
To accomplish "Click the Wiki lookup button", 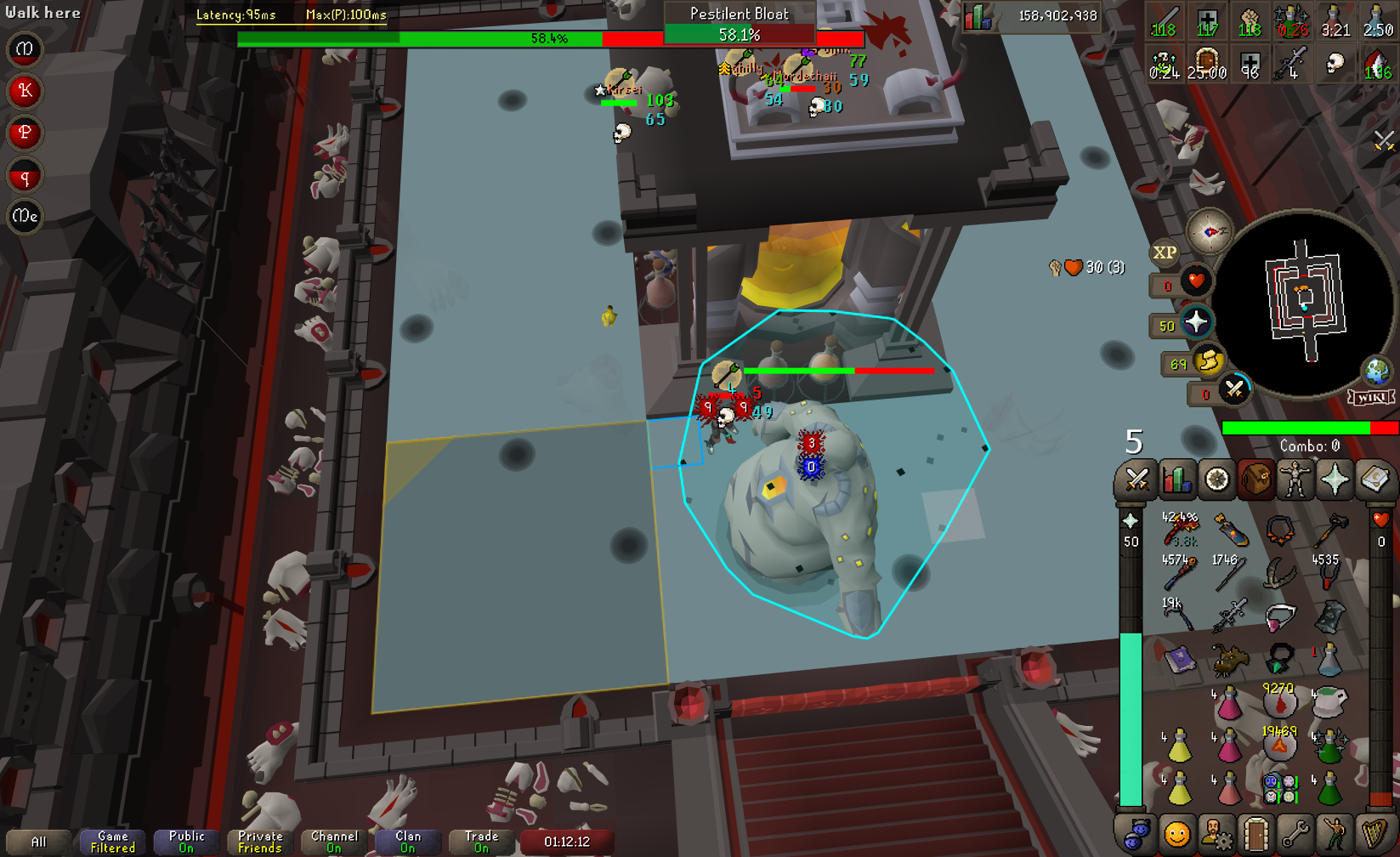I will (x=1371, y=398).
